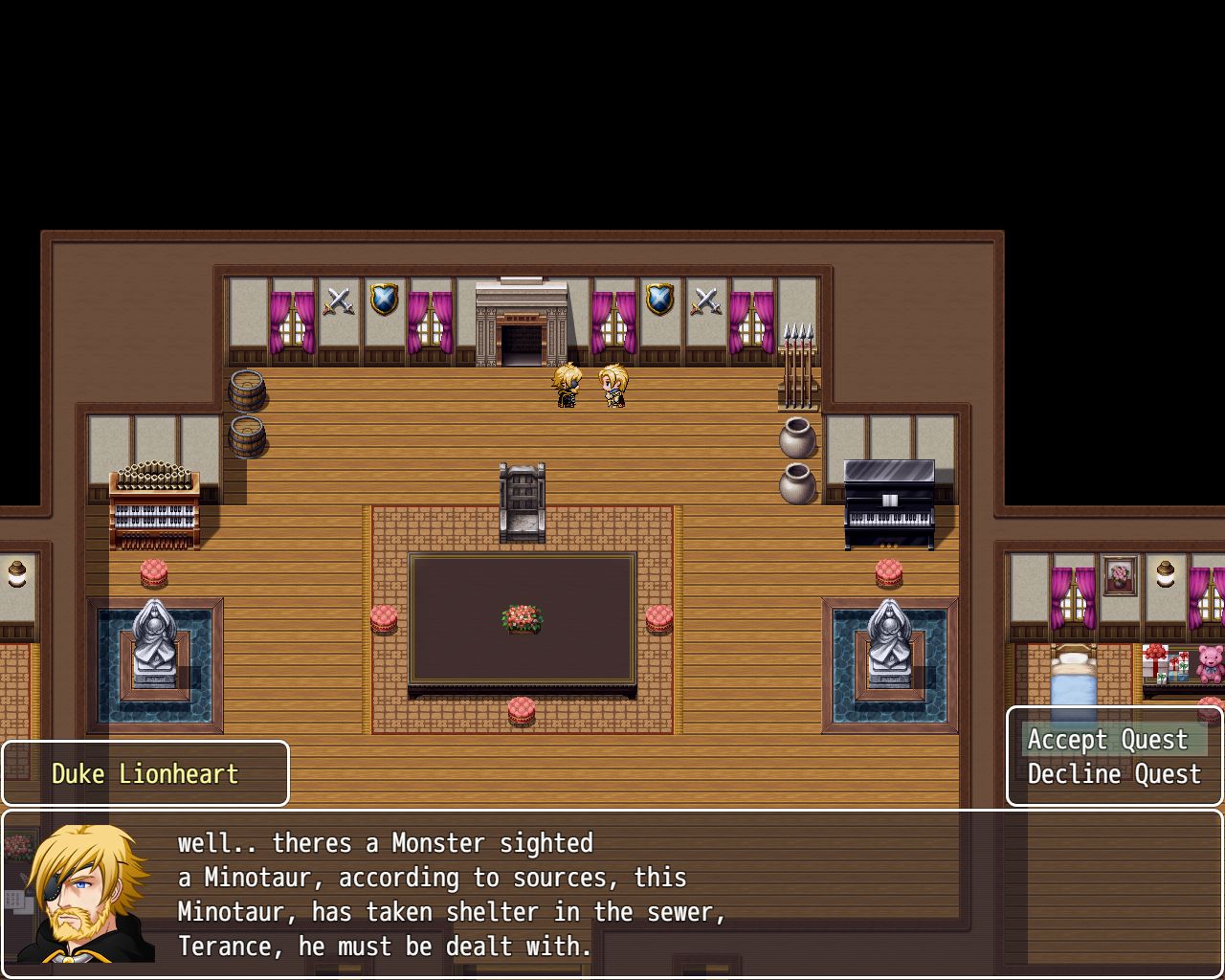This screenshot has width=1225, height=980.
Task: Choose Accept Quest option
Action: tap(1107, 740)
